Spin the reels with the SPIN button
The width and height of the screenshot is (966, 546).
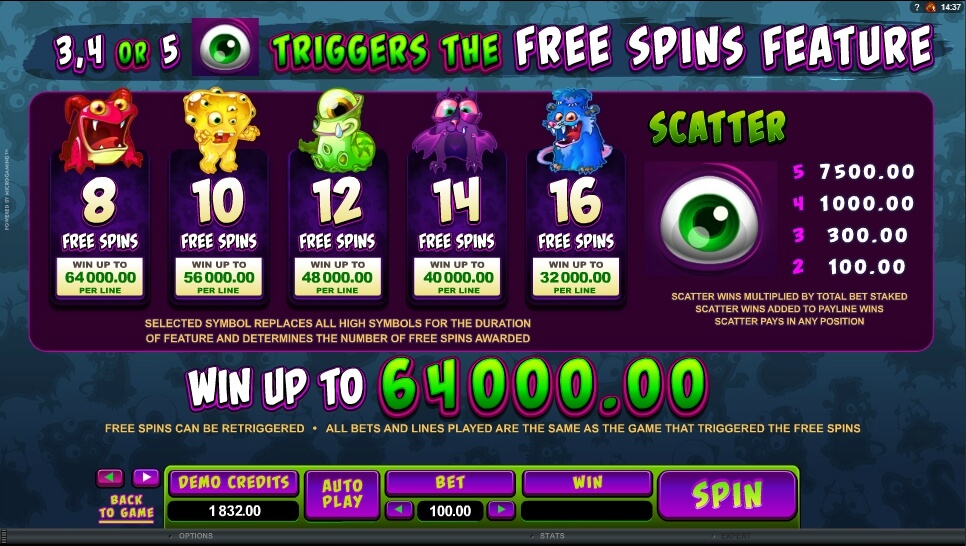point(726,494)
